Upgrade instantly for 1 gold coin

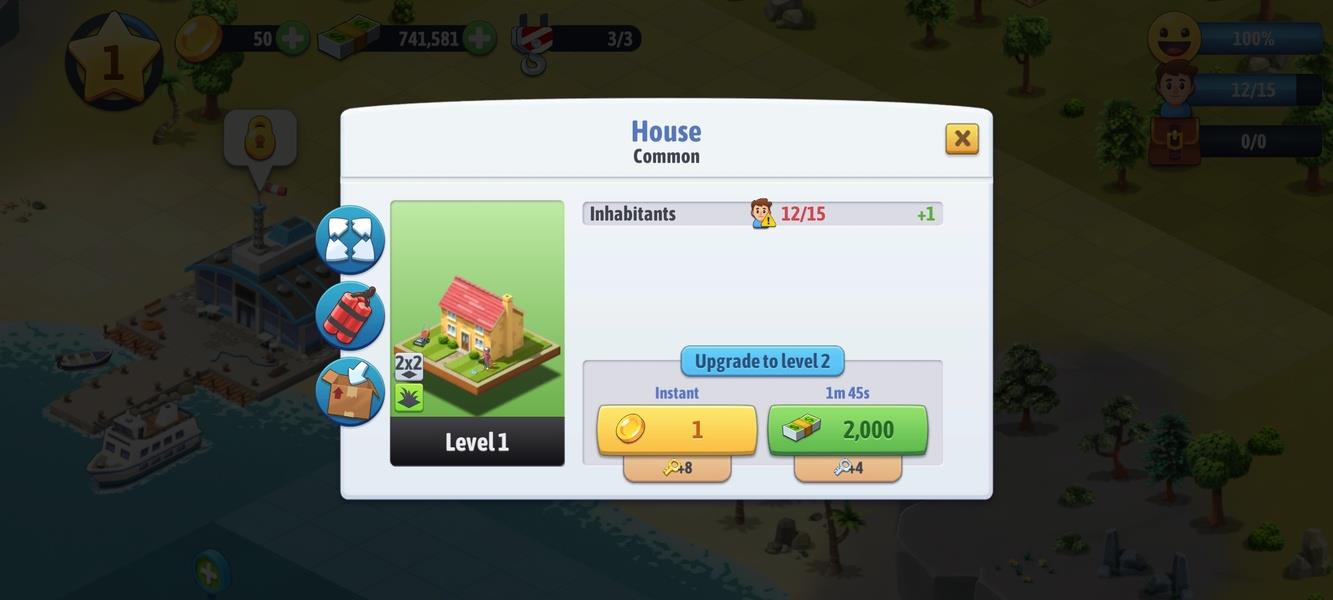[x=677, y=430]
